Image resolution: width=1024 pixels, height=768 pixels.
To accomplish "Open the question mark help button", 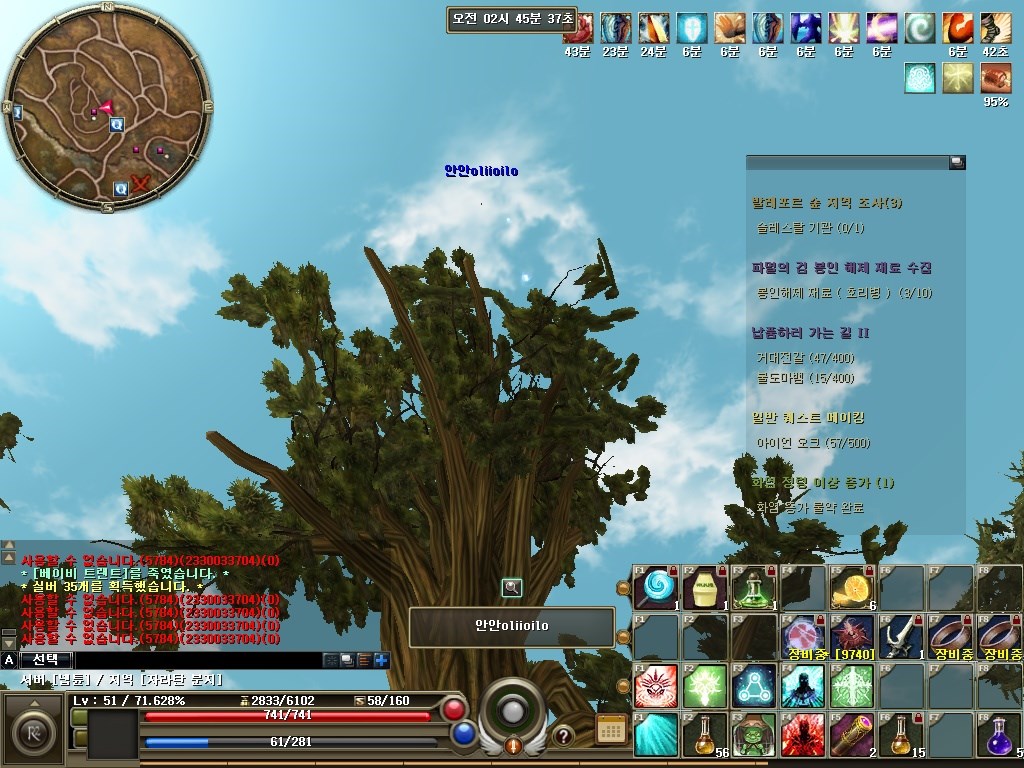I will click(x=563, y=736).
